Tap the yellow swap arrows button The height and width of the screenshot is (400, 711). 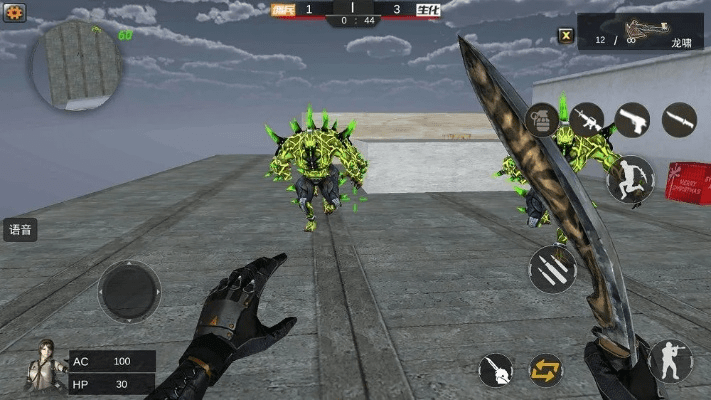[x=546, y=370]
